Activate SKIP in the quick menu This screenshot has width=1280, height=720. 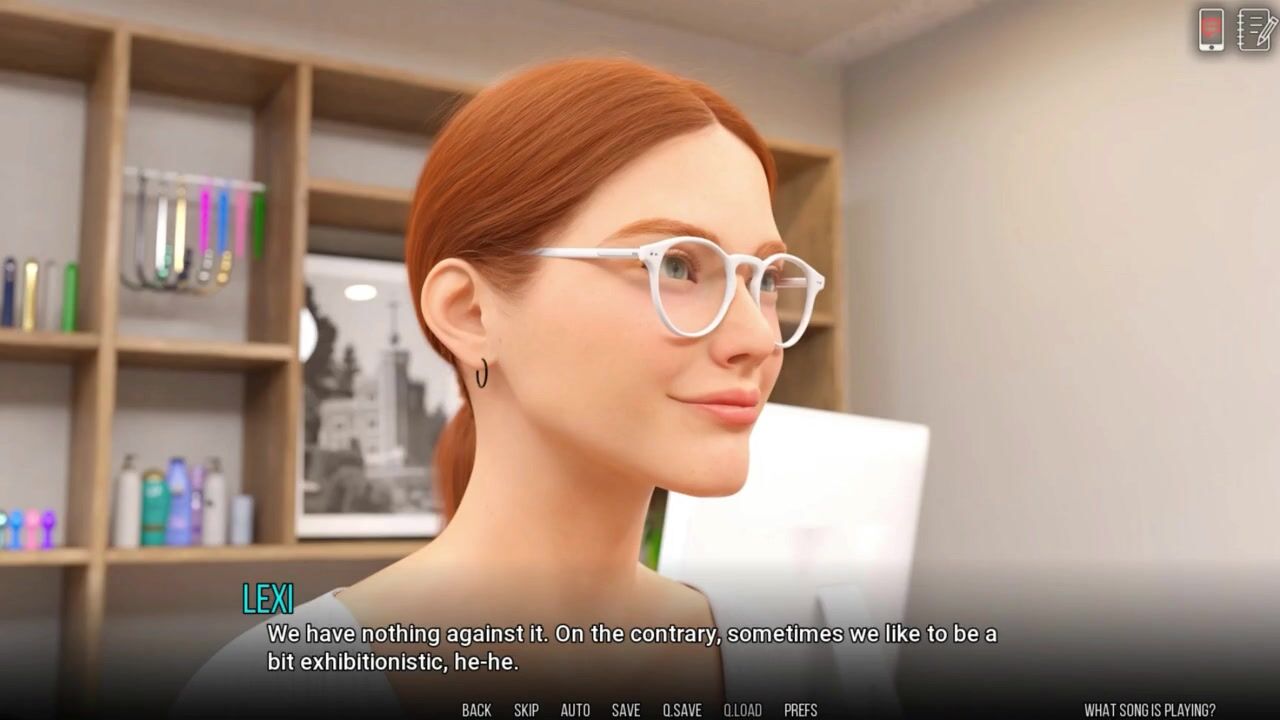(x=526, y=710)
